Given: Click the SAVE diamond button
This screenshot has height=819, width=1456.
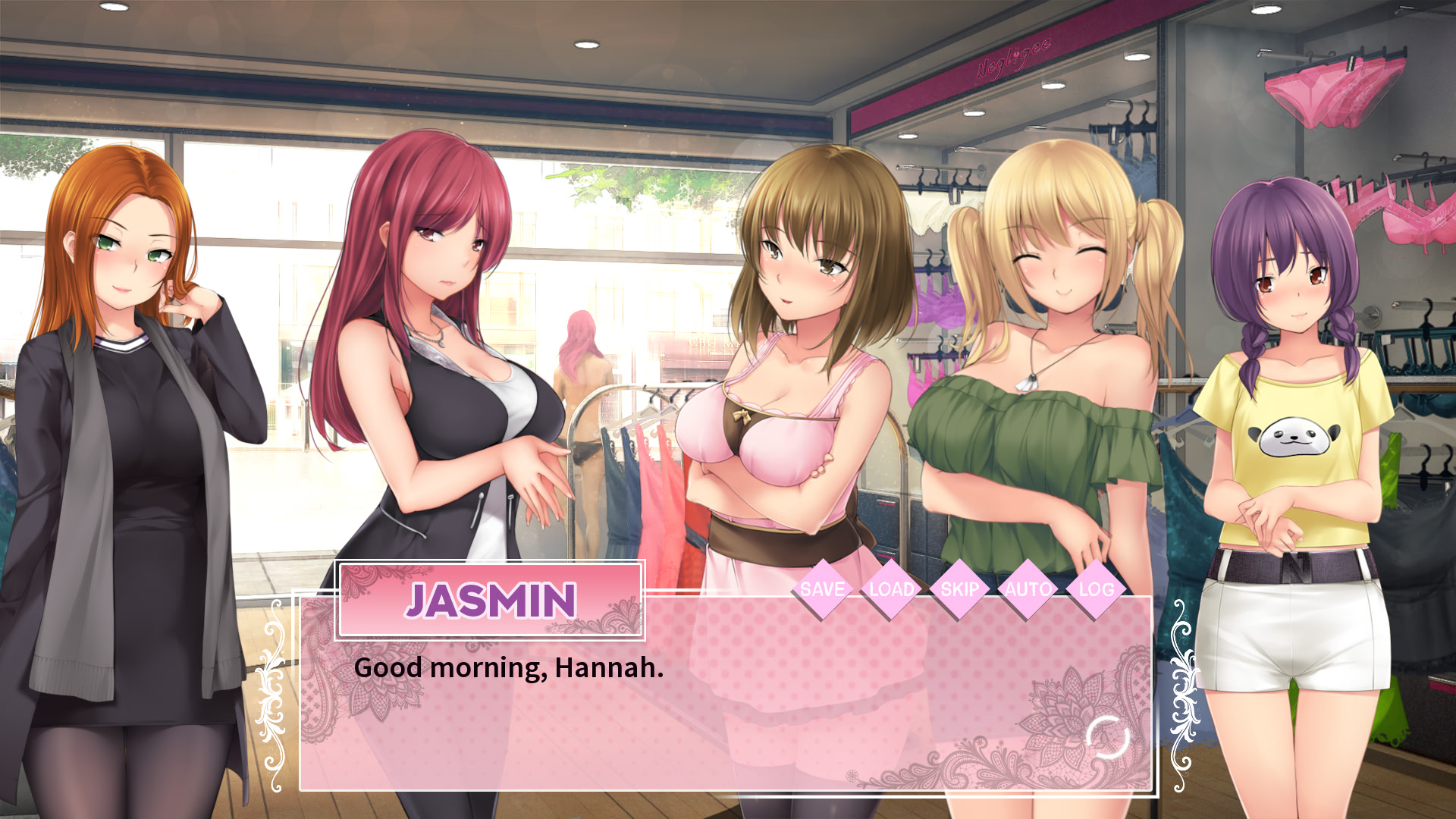Looking at the screenshot, I should [x=822, y=589].
